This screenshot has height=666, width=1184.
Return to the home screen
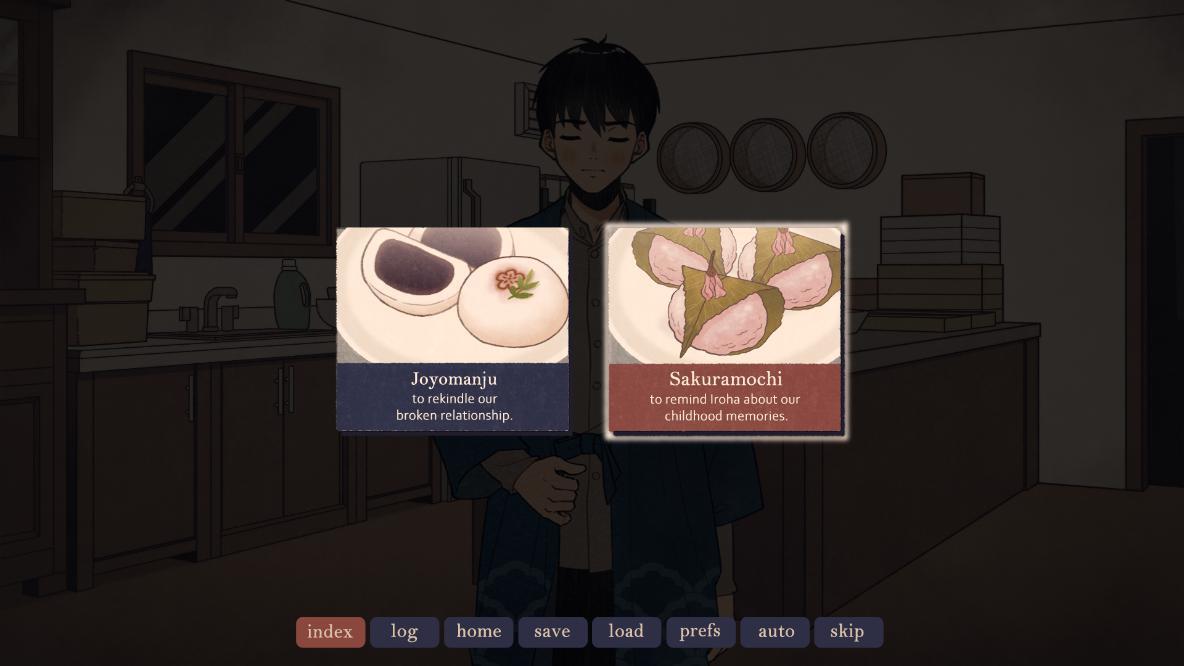click(x=478, y=632)
